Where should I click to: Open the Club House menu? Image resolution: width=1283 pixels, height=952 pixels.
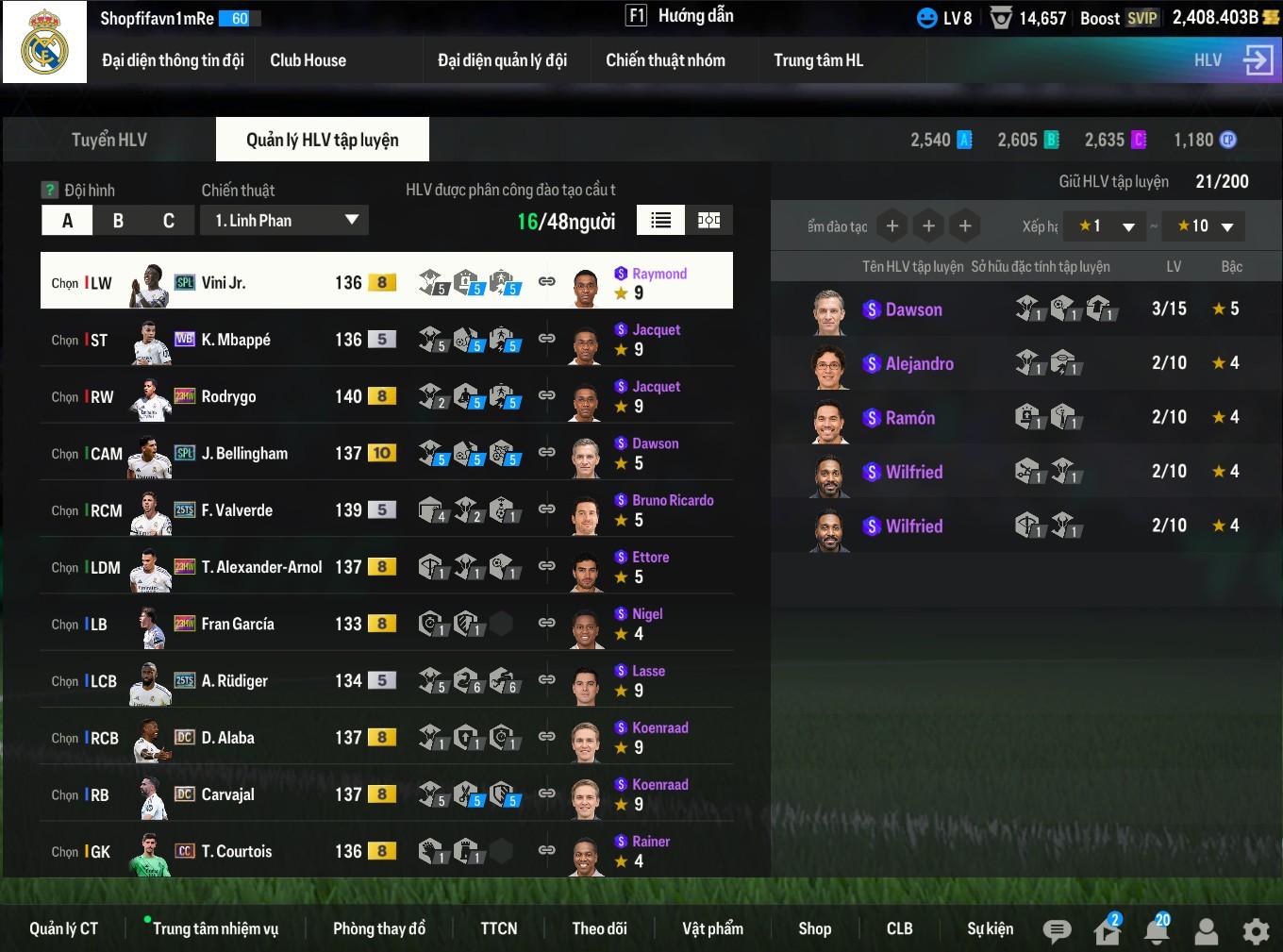click(x=308, y=60)
